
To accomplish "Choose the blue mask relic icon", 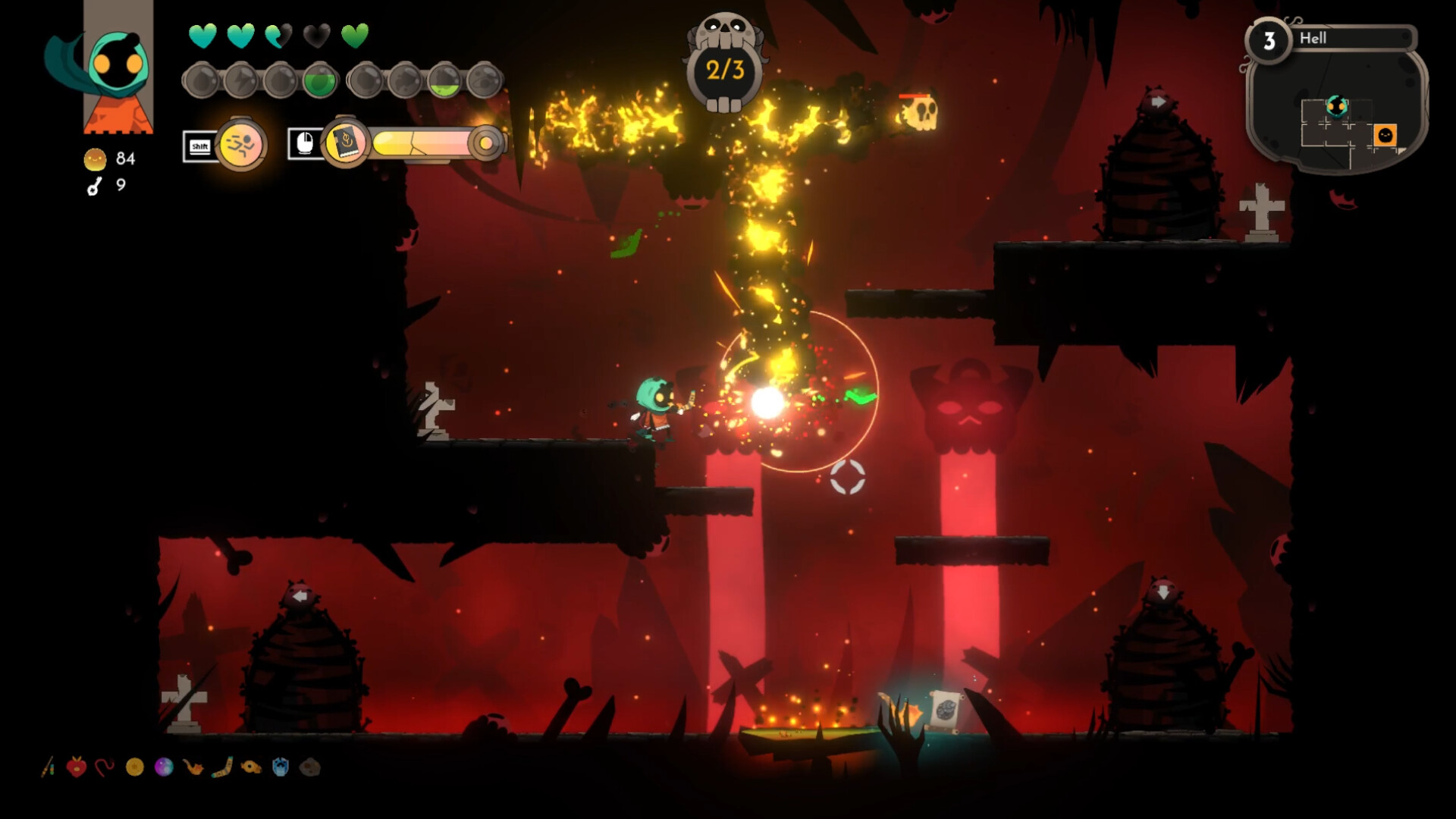I will 281,767.
